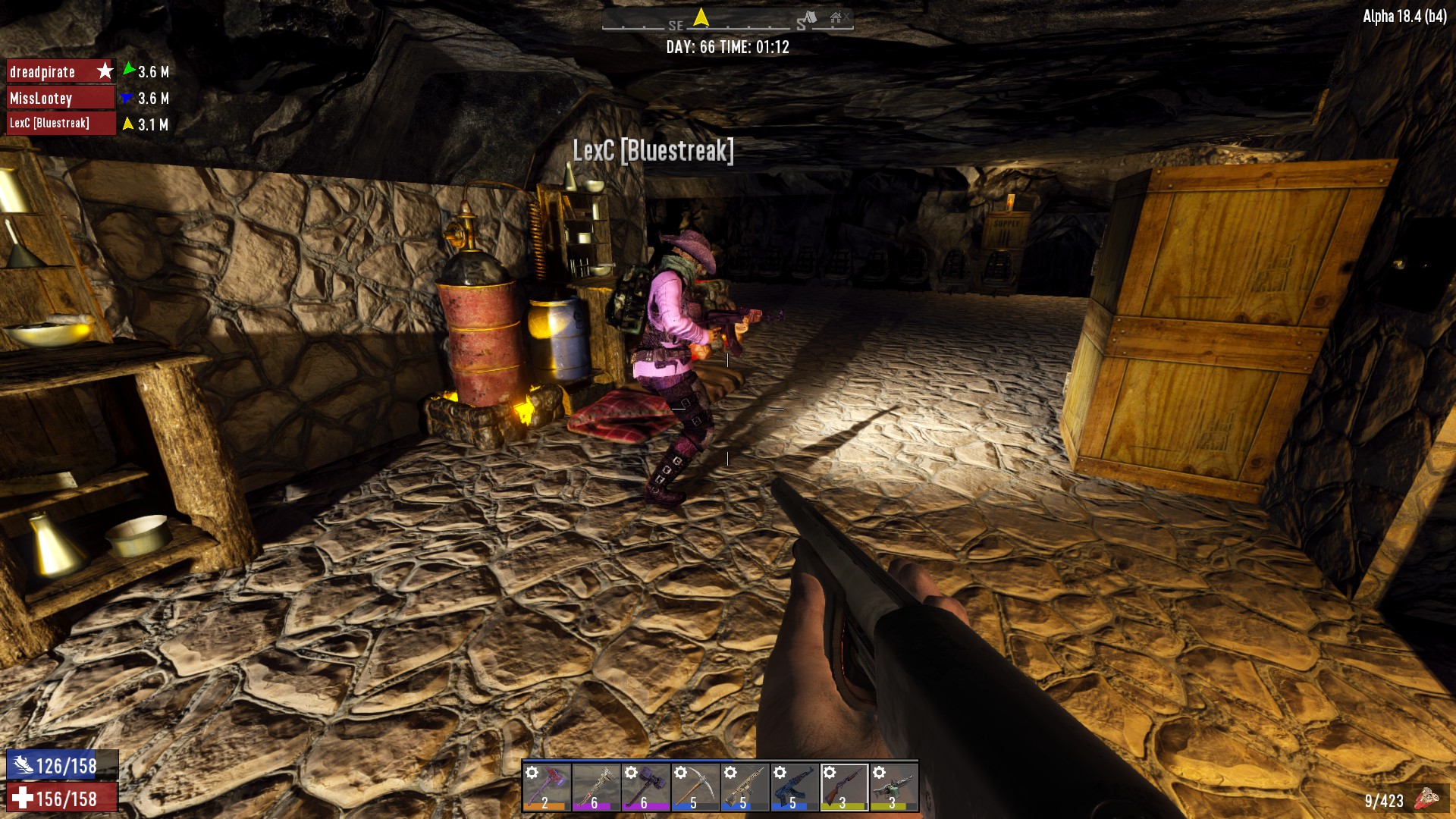The height and width of the screenshot is (819, 1456).
Task: Choose the light machine gun slot
Action: [x=893, y=786]
